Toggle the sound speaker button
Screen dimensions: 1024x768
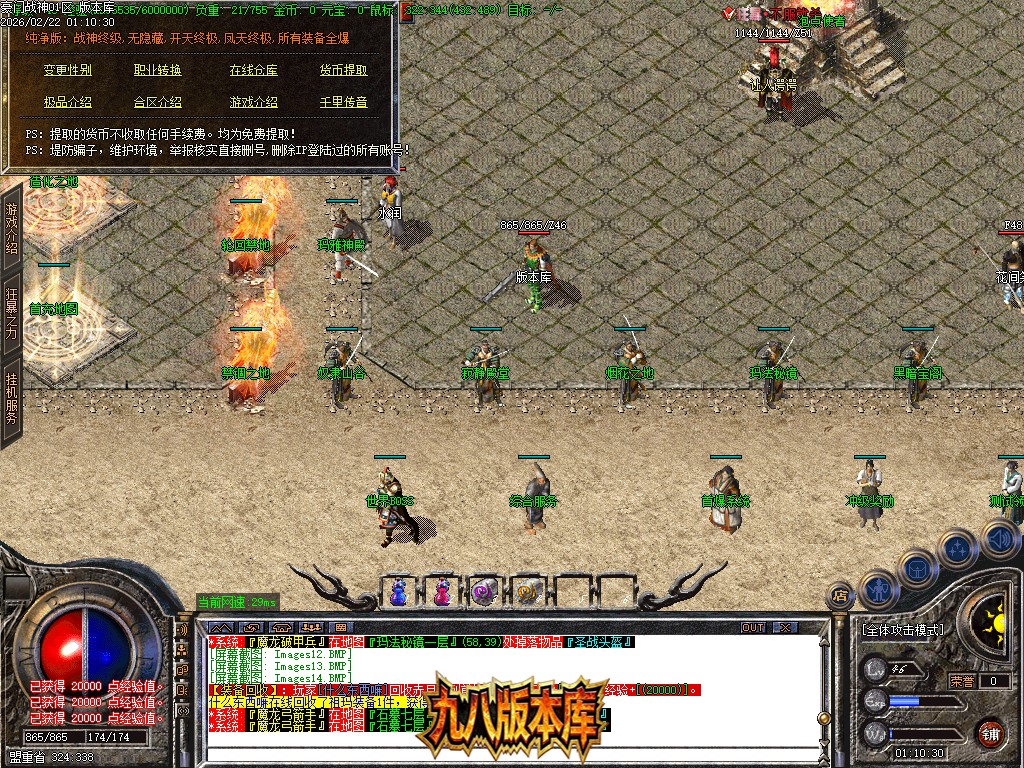pyautogui.click(x=999, y=540)
